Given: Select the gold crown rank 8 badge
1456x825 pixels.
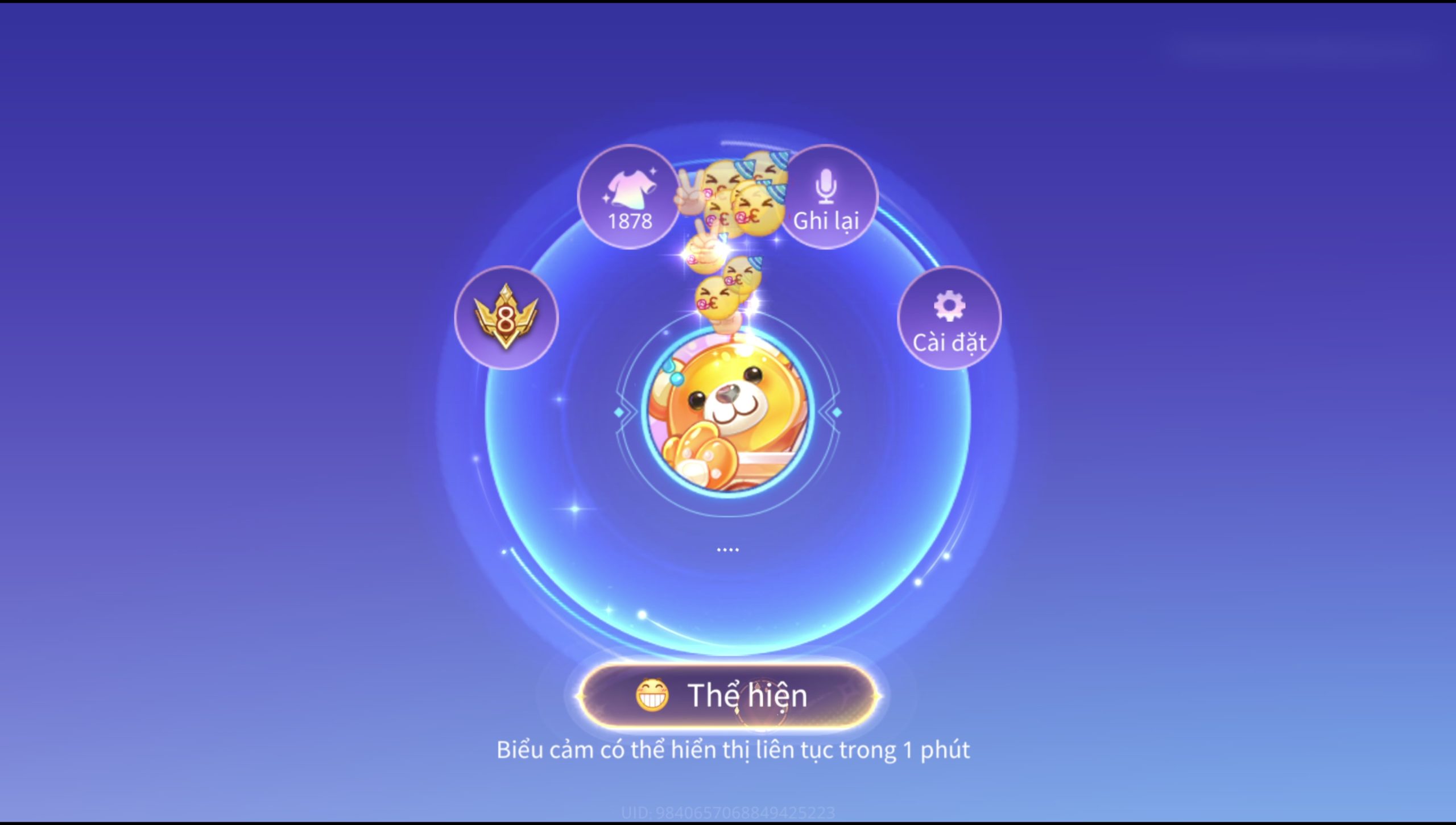Looking at the screenshot, I should (x=506, y=318).
